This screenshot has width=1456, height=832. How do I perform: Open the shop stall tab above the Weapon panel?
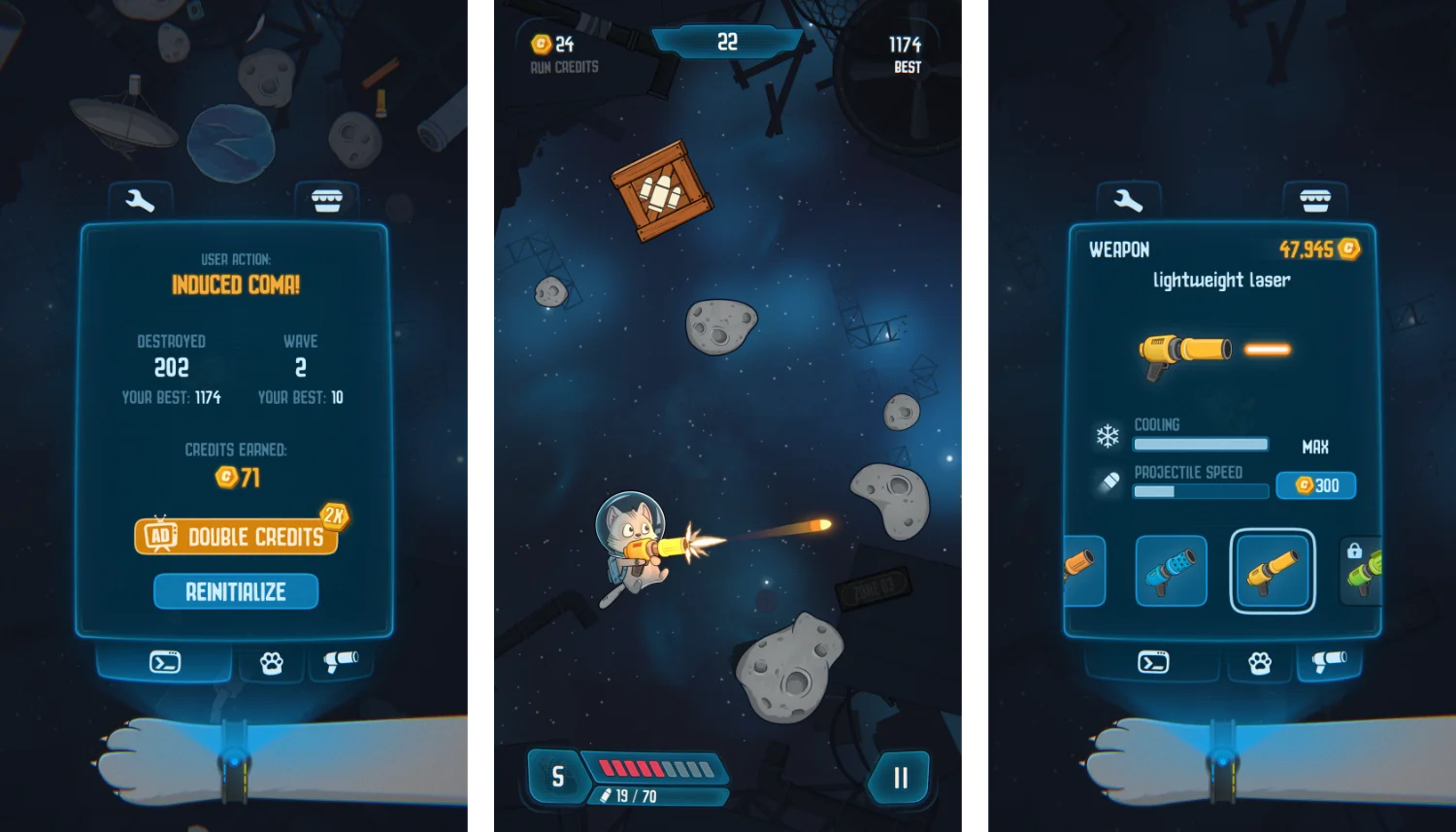1315,201
